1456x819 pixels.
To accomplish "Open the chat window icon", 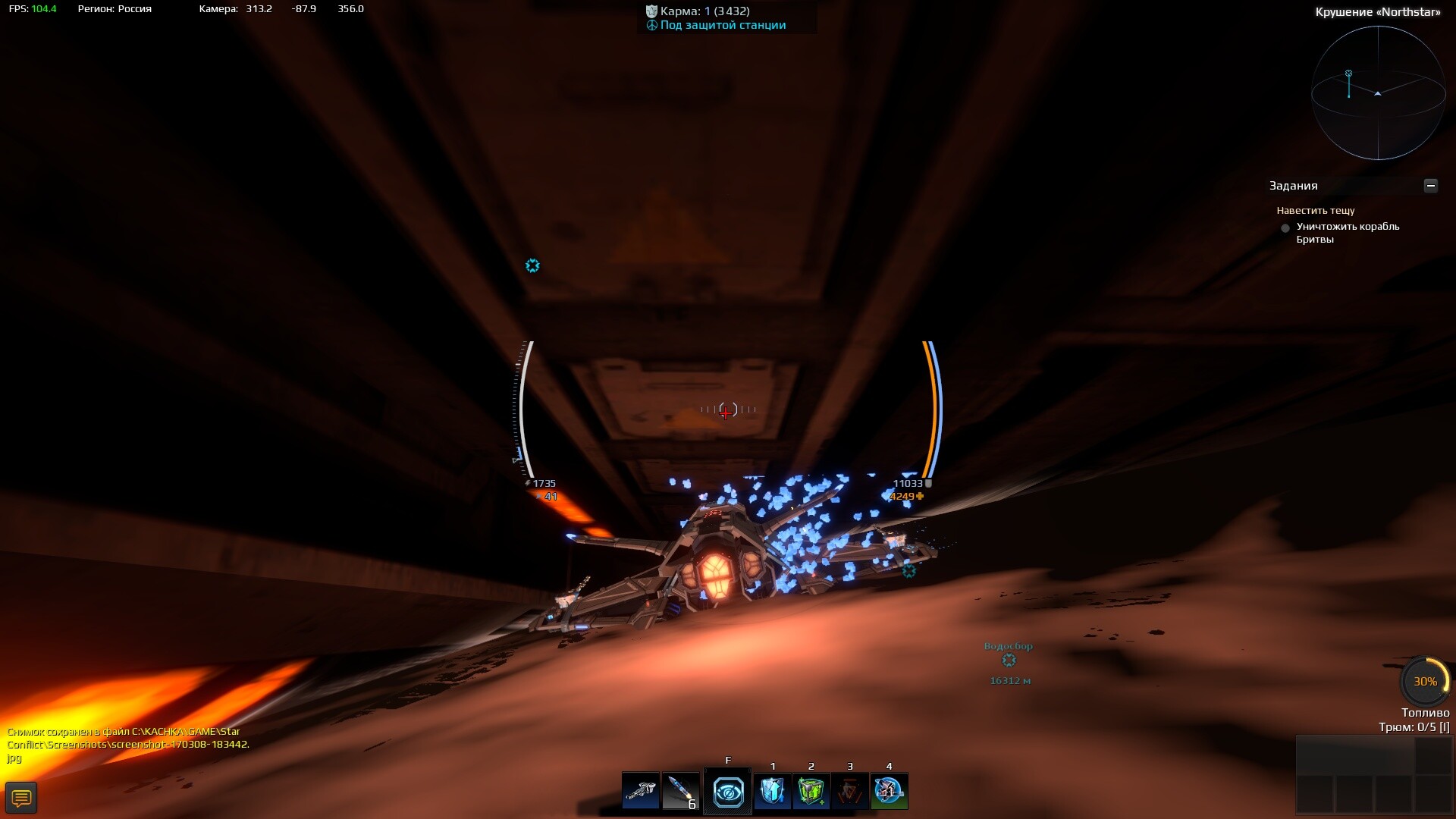I will coord(21,798).
